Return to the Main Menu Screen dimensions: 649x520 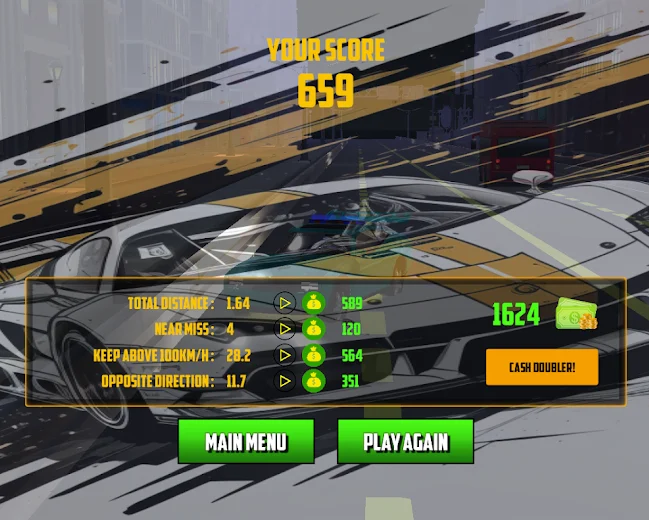[x=246, y=442]
